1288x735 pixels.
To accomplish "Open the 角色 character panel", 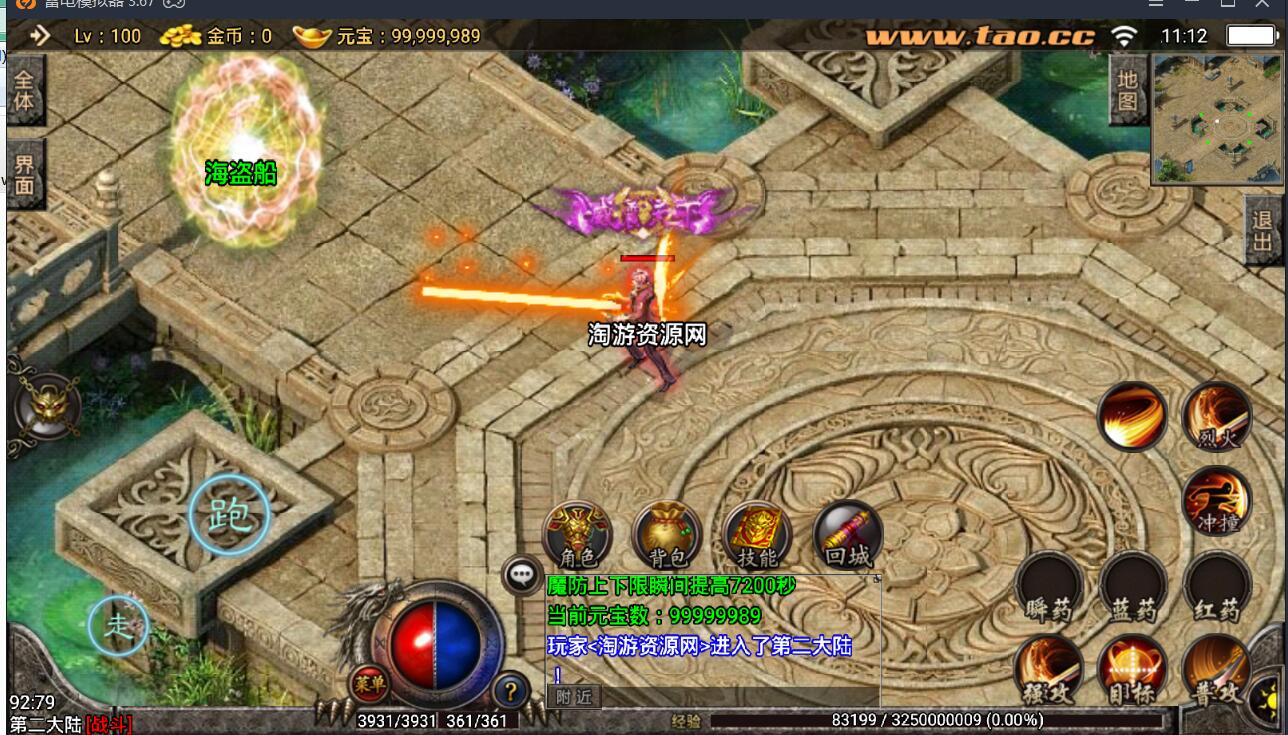I will (x=577, y=535).
